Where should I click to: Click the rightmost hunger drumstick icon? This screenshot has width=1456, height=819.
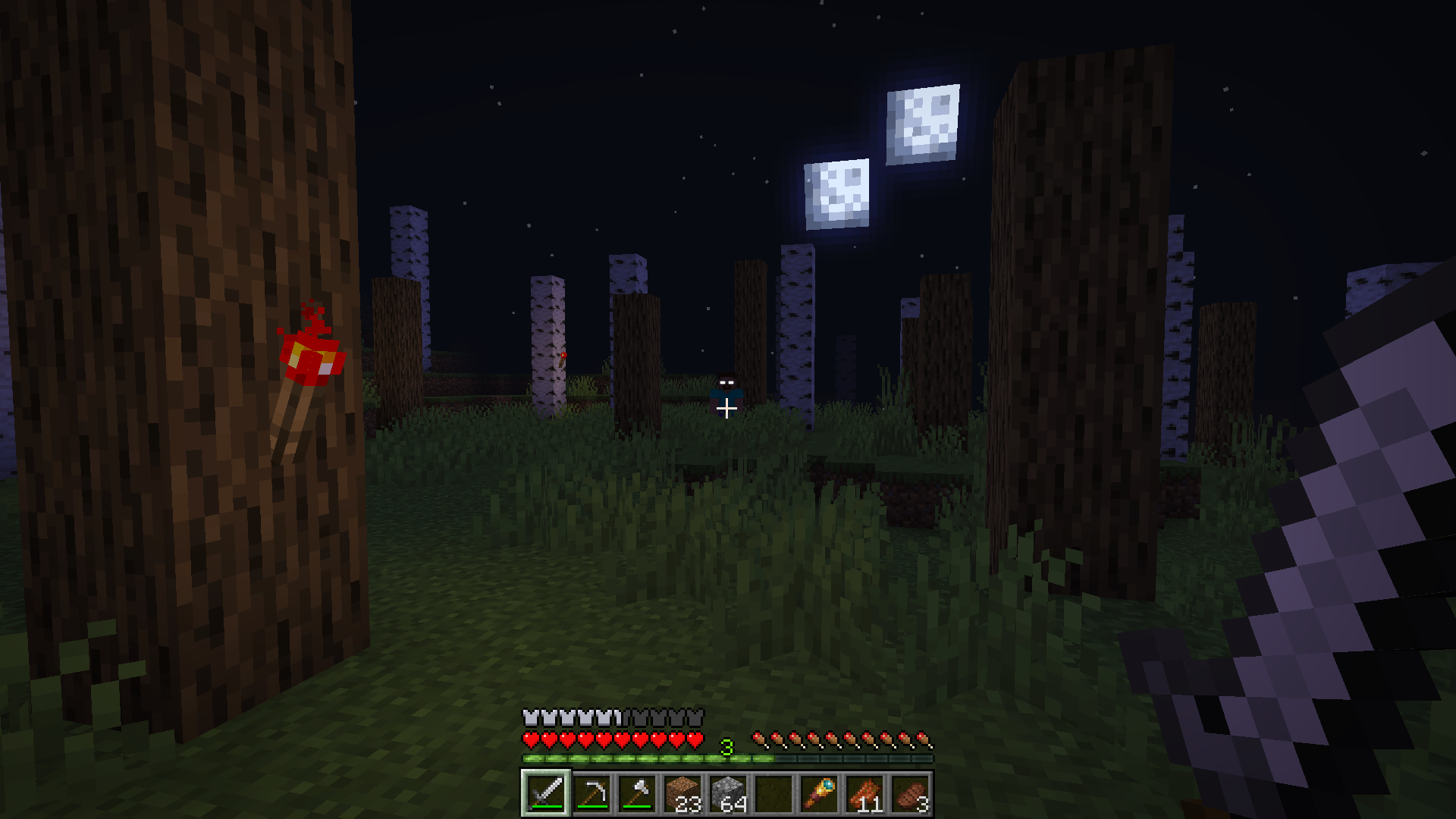tap(926, 737)
